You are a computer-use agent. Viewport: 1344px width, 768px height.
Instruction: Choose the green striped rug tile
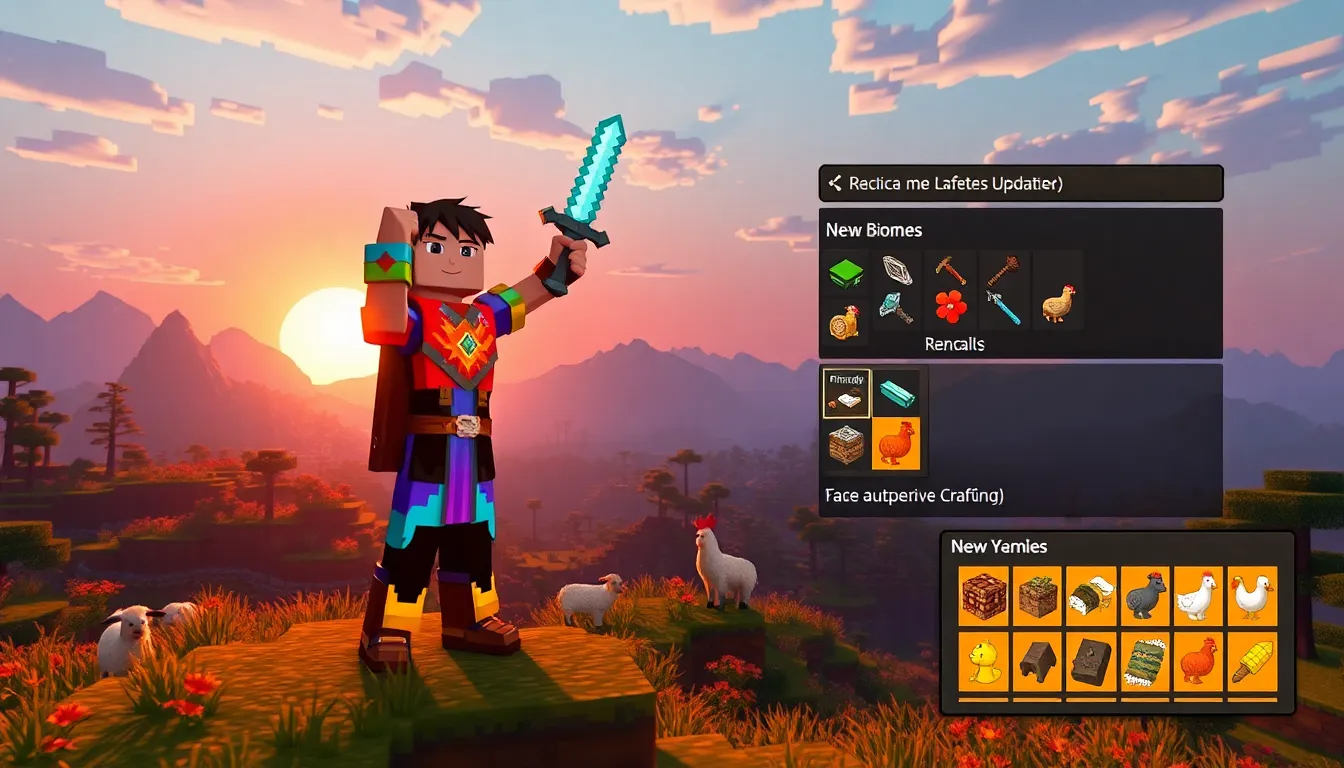(1145, 661)
